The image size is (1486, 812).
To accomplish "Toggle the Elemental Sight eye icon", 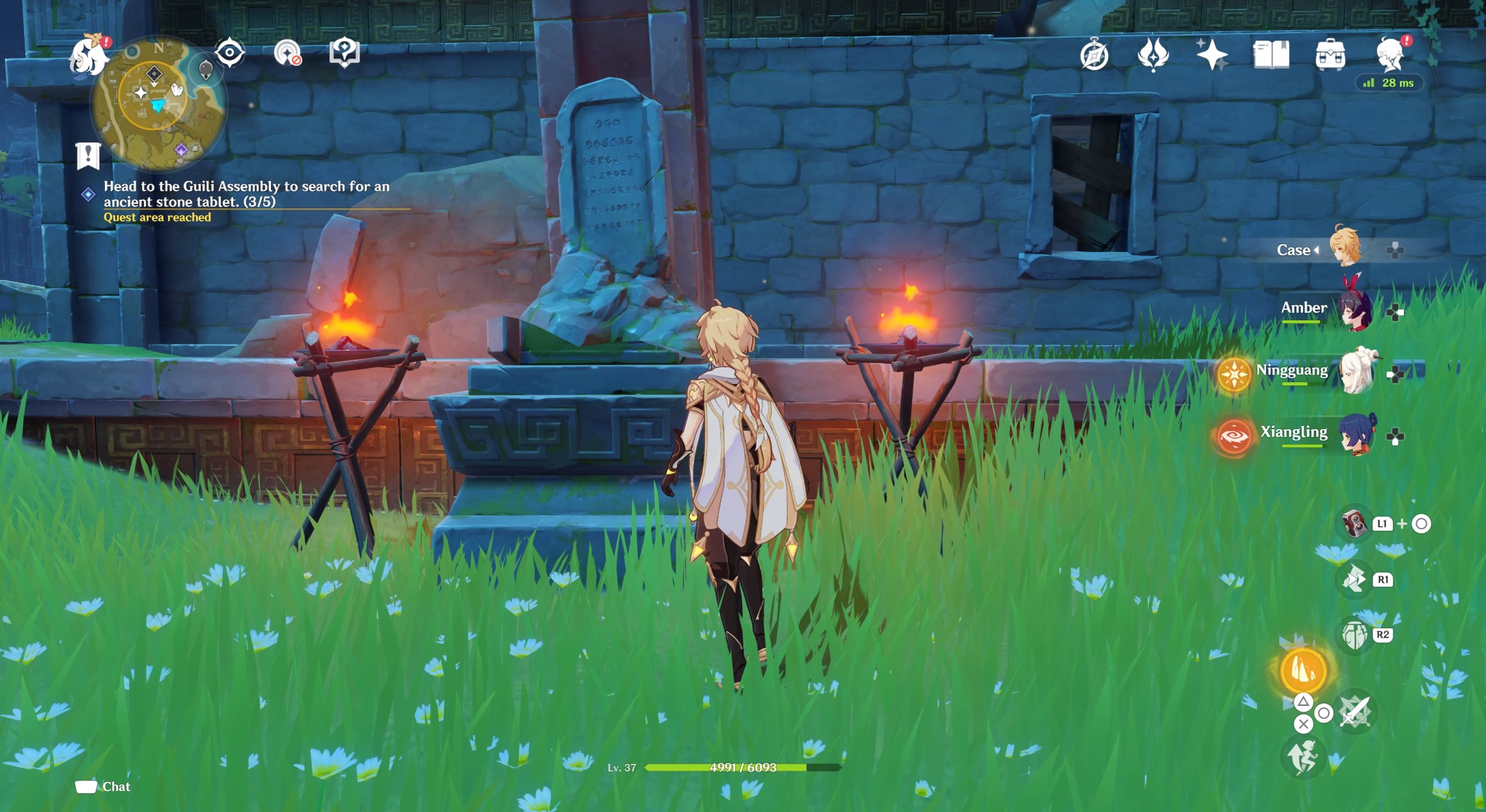I will [229, 53].
